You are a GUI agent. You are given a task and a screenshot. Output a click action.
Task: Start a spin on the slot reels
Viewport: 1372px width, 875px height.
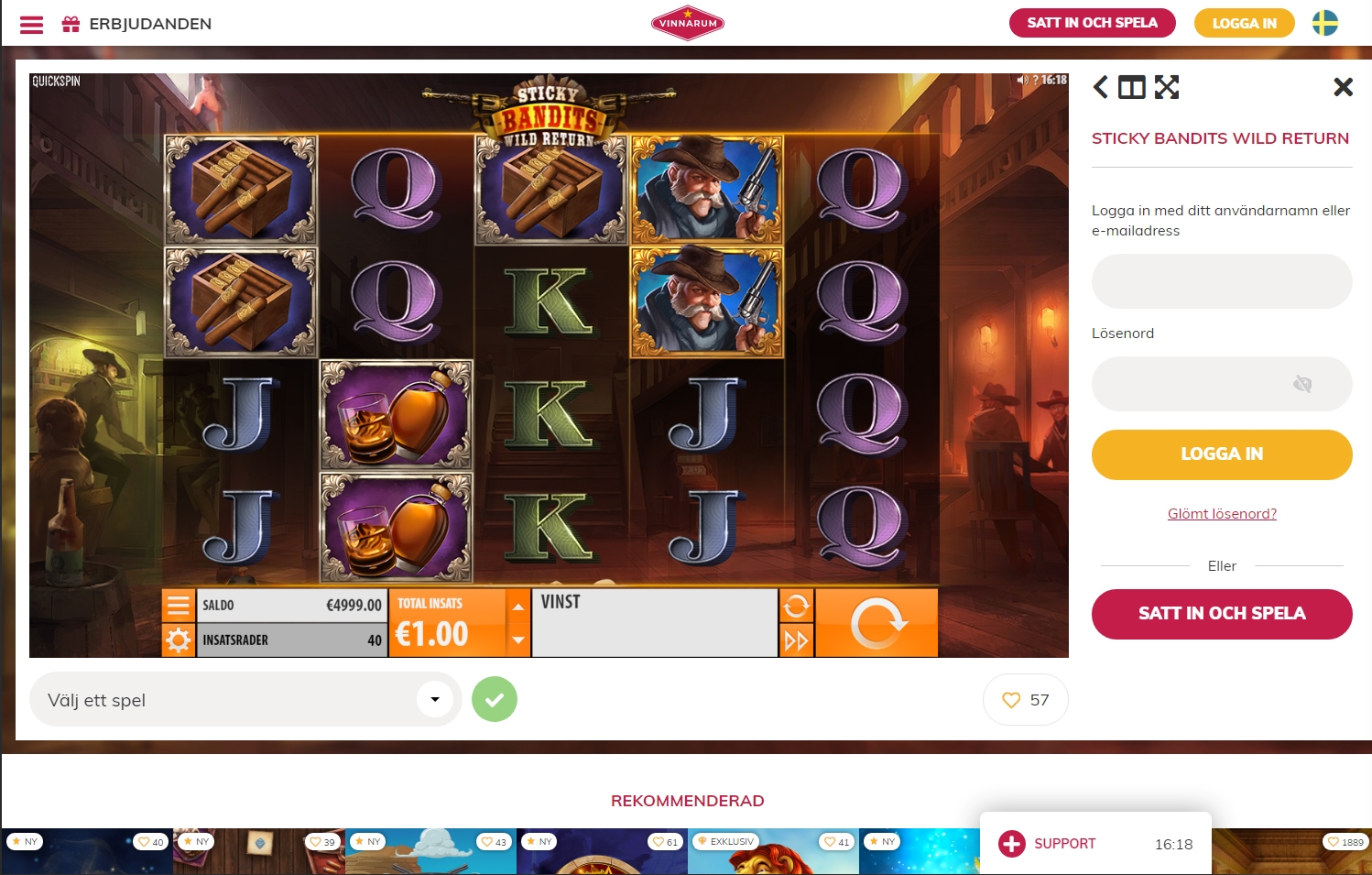[x=876, y=622]
